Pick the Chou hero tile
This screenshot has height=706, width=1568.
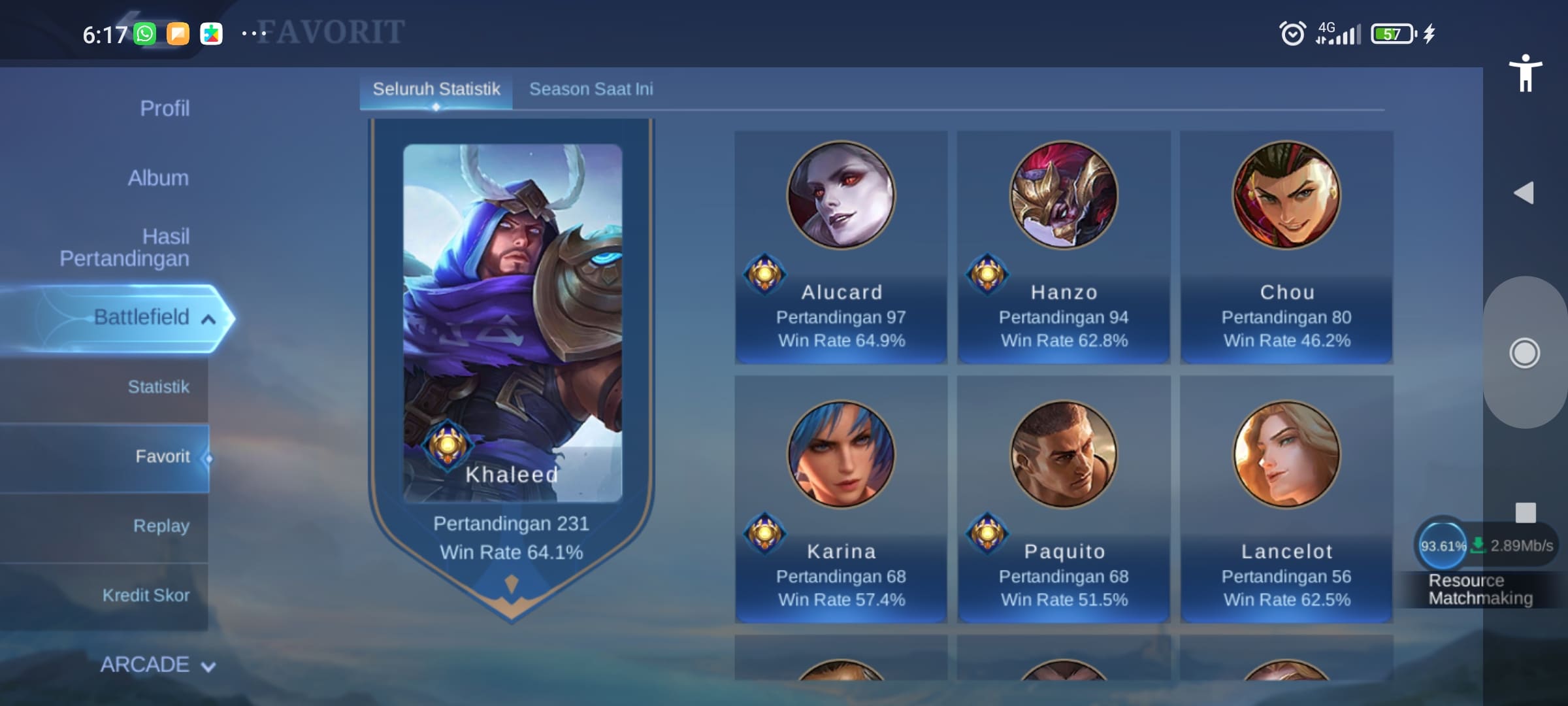[1286, 247]
